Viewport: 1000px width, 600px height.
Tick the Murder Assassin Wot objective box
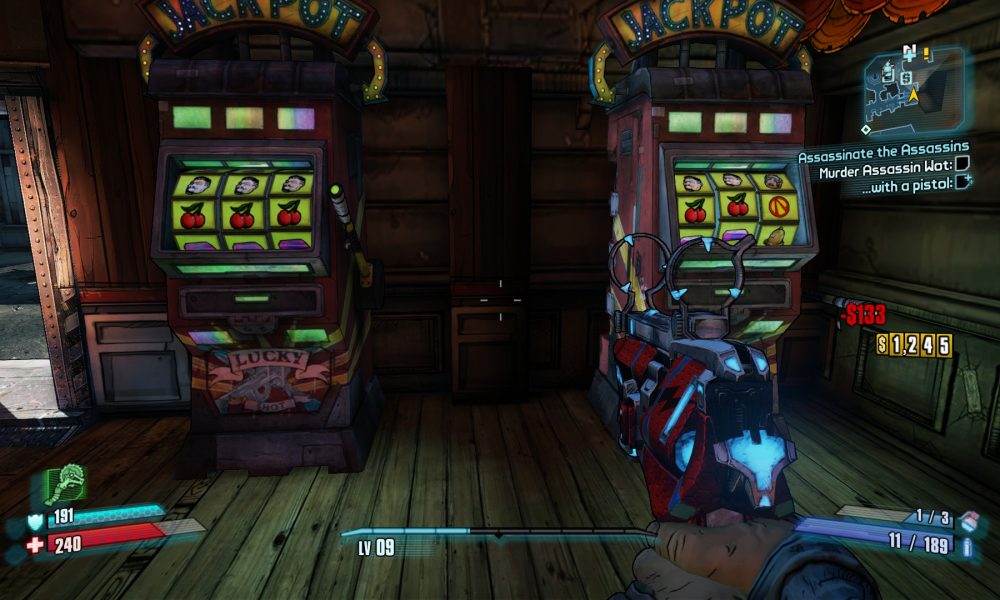[x=962, y=164]
